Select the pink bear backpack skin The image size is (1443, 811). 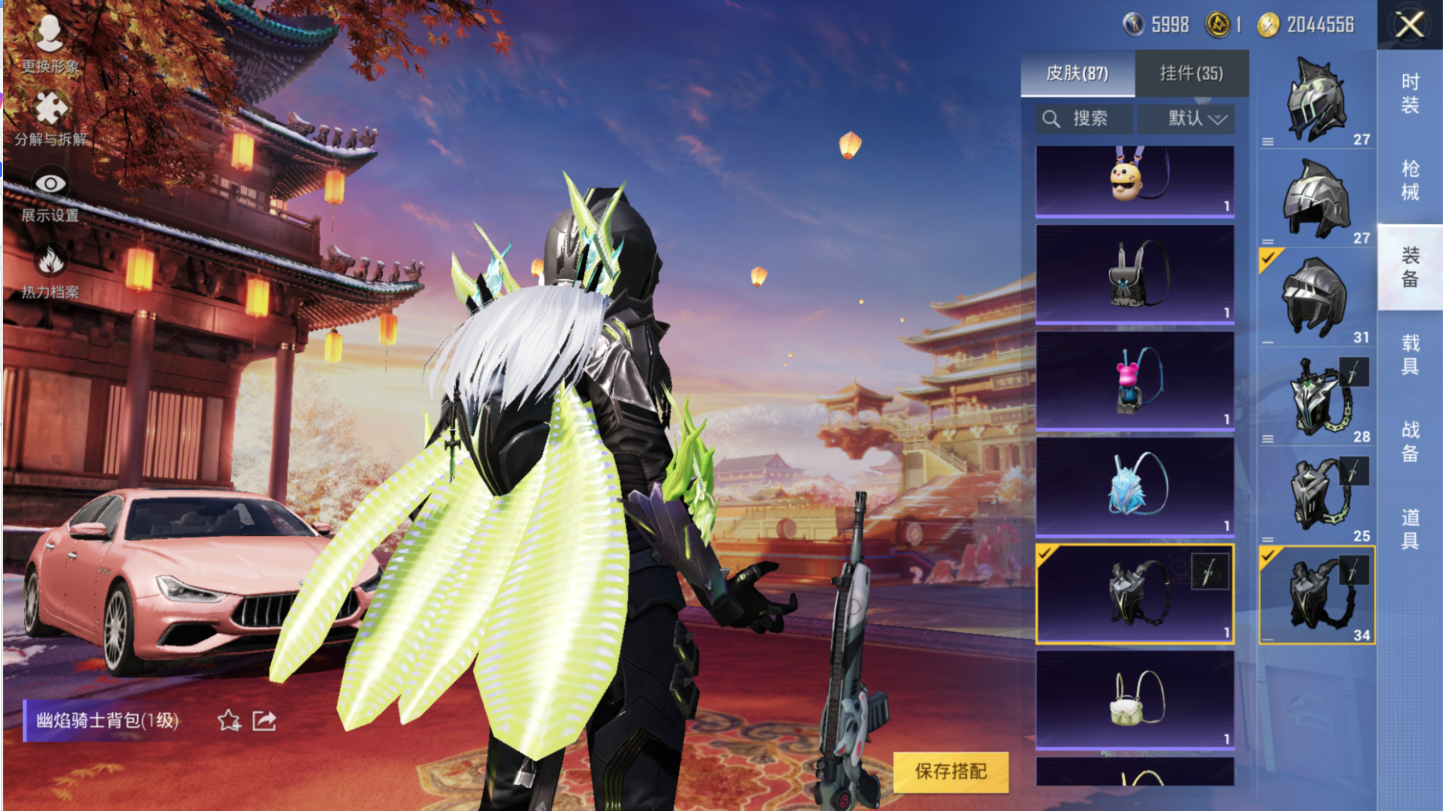pyautogui.click(x=1134, y=380)
